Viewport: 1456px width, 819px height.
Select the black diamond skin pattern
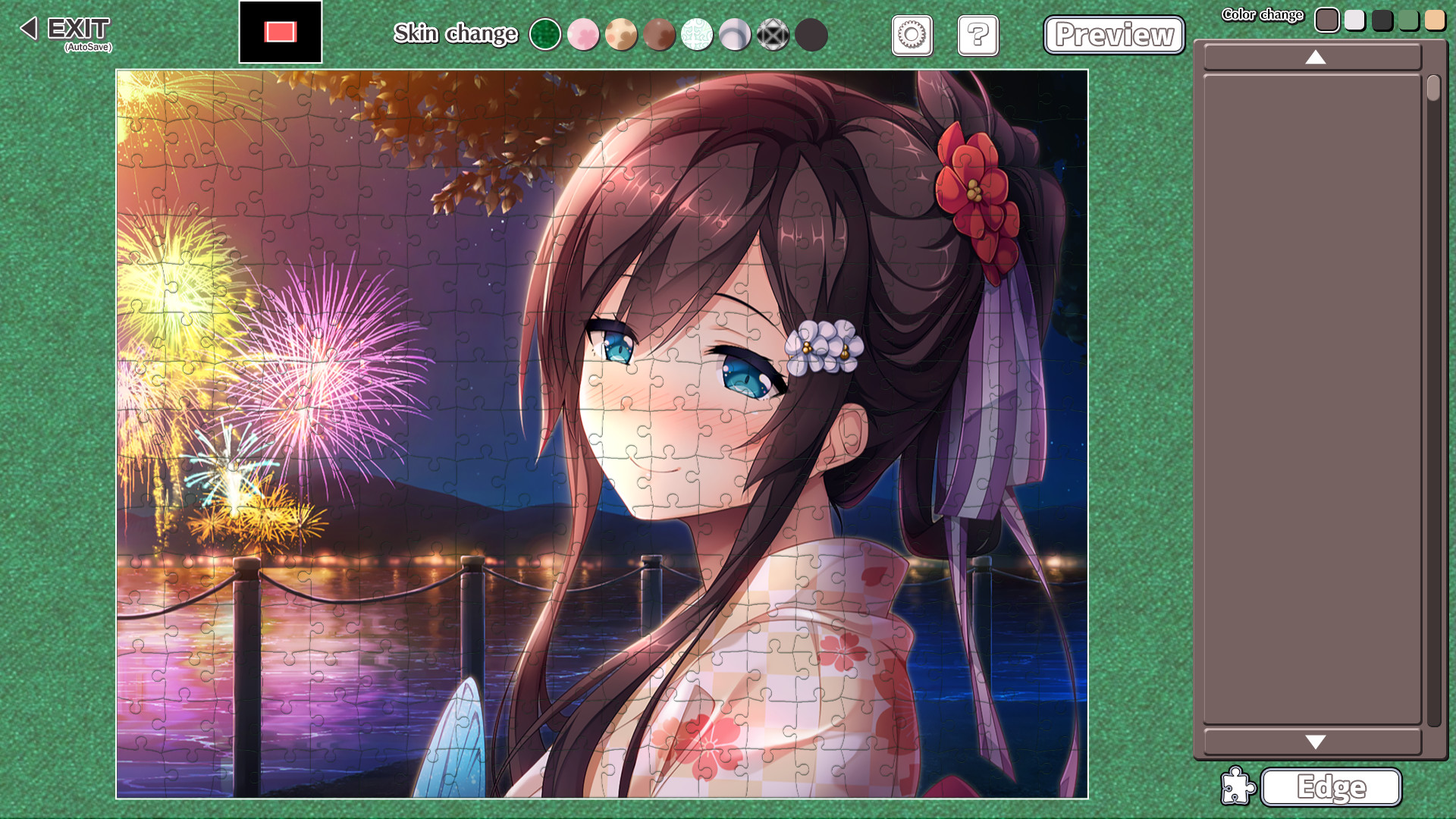773,35
